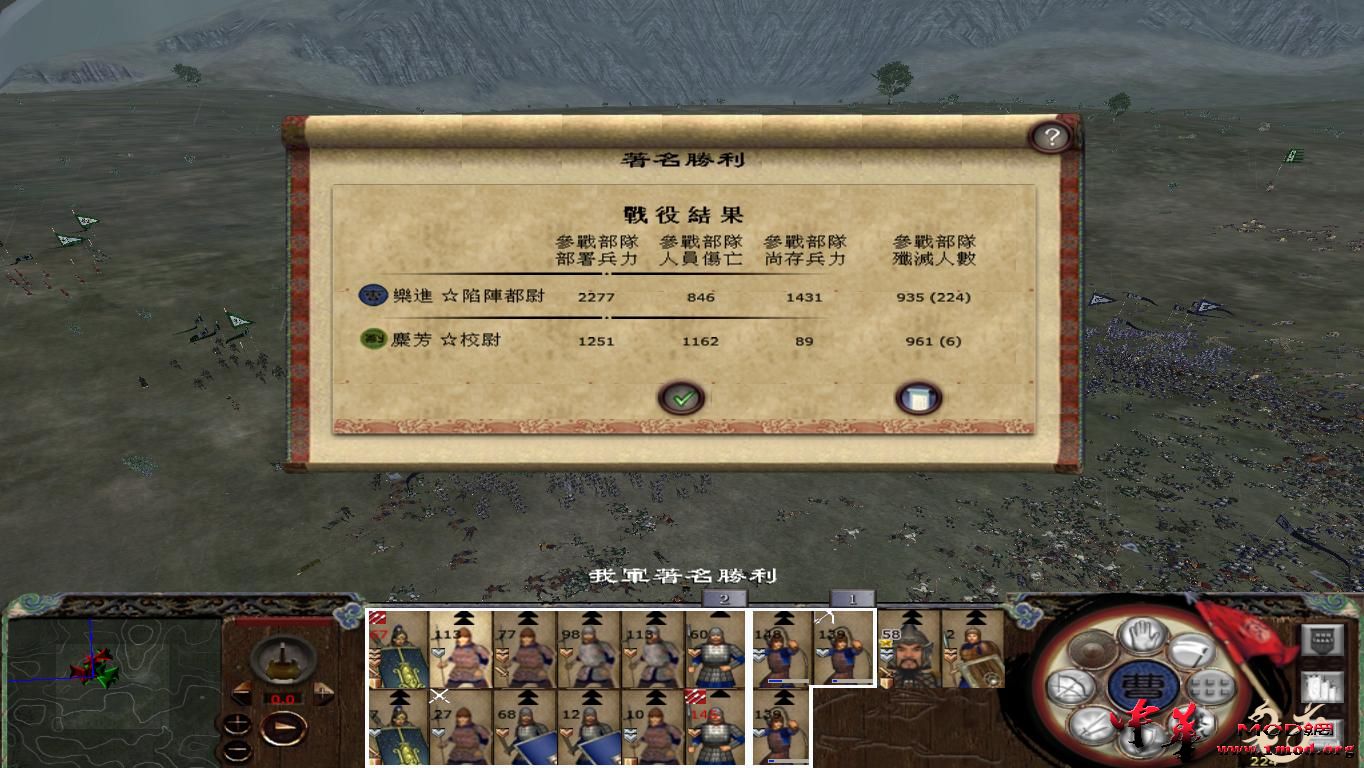Click the plus button beside minimap

[x=238, y=722]
